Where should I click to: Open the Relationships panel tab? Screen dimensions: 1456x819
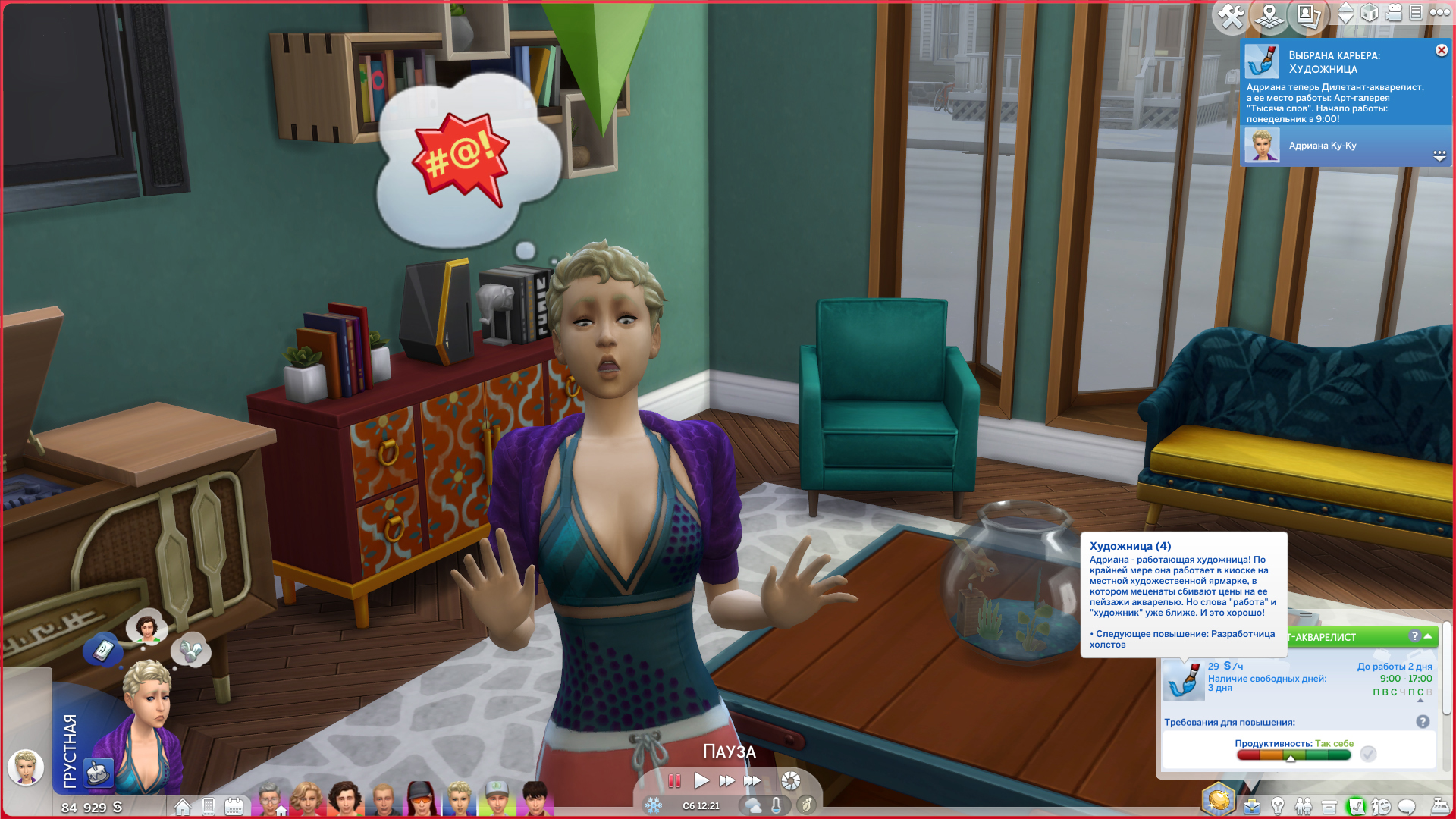click(x=1304, y=806)
